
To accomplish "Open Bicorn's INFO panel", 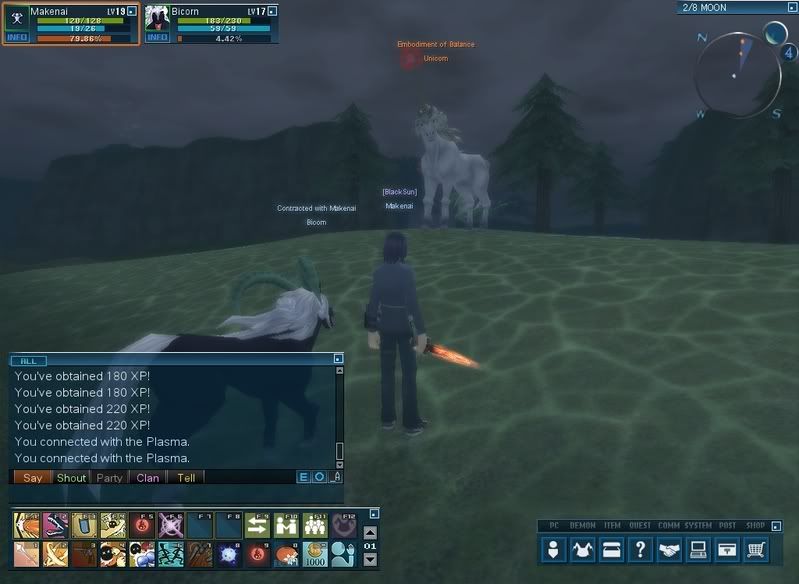I will [x=157, y=38].
